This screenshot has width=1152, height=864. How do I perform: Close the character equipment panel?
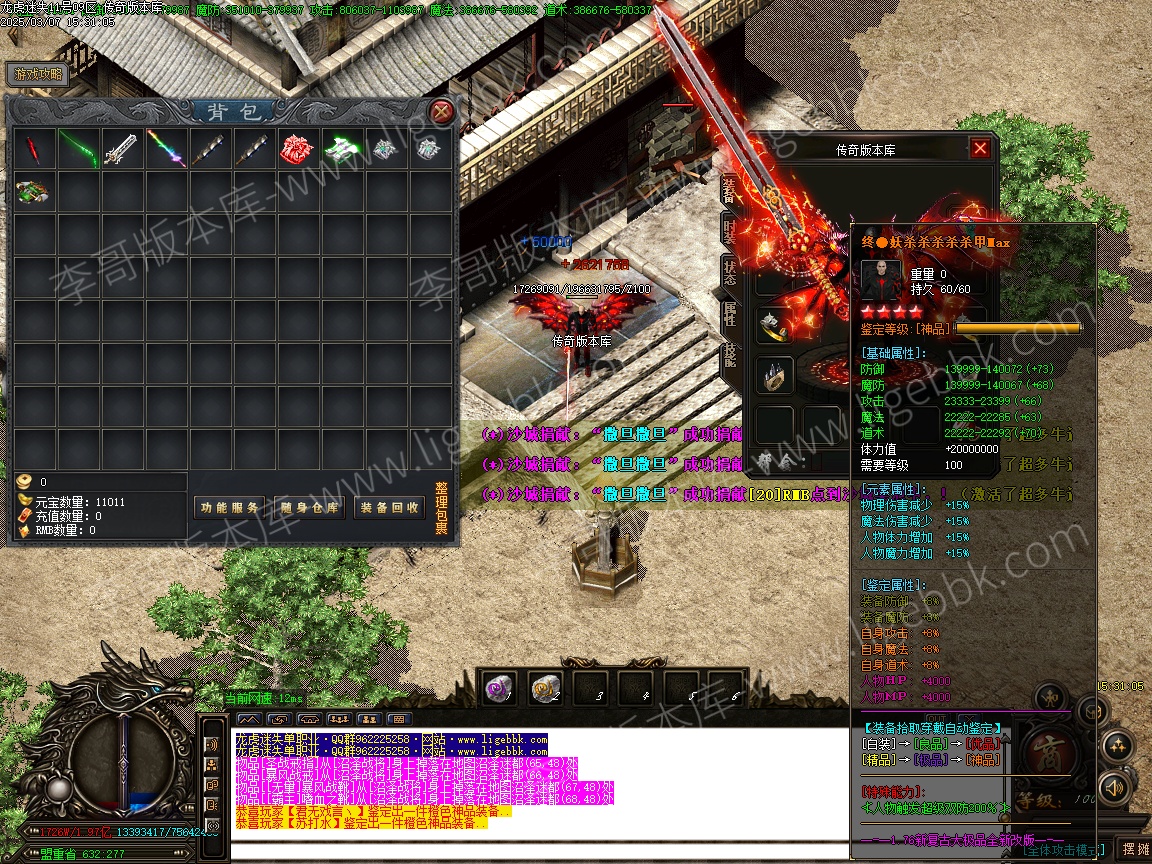tap(980, 148)
